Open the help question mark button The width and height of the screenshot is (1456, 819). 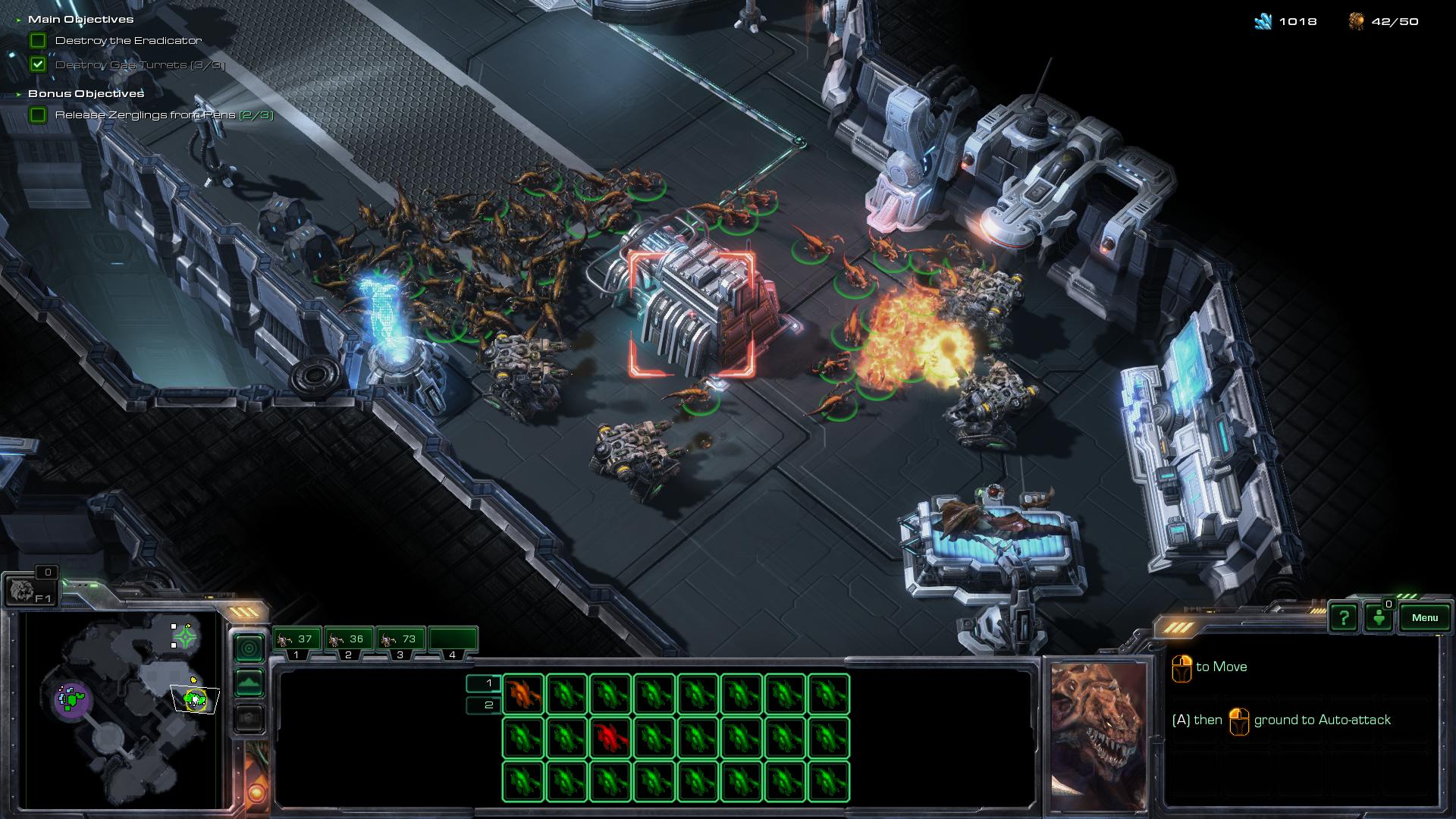1344,617
